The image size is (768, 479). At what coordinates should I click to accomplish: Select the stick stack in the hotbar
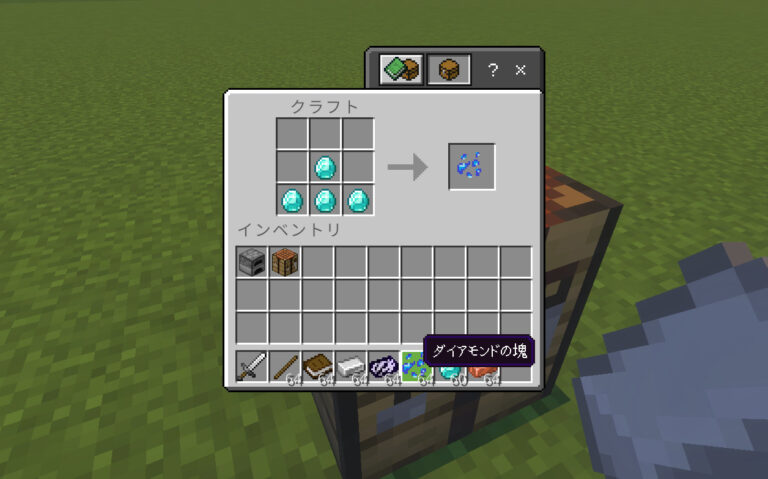coord(285,366)
